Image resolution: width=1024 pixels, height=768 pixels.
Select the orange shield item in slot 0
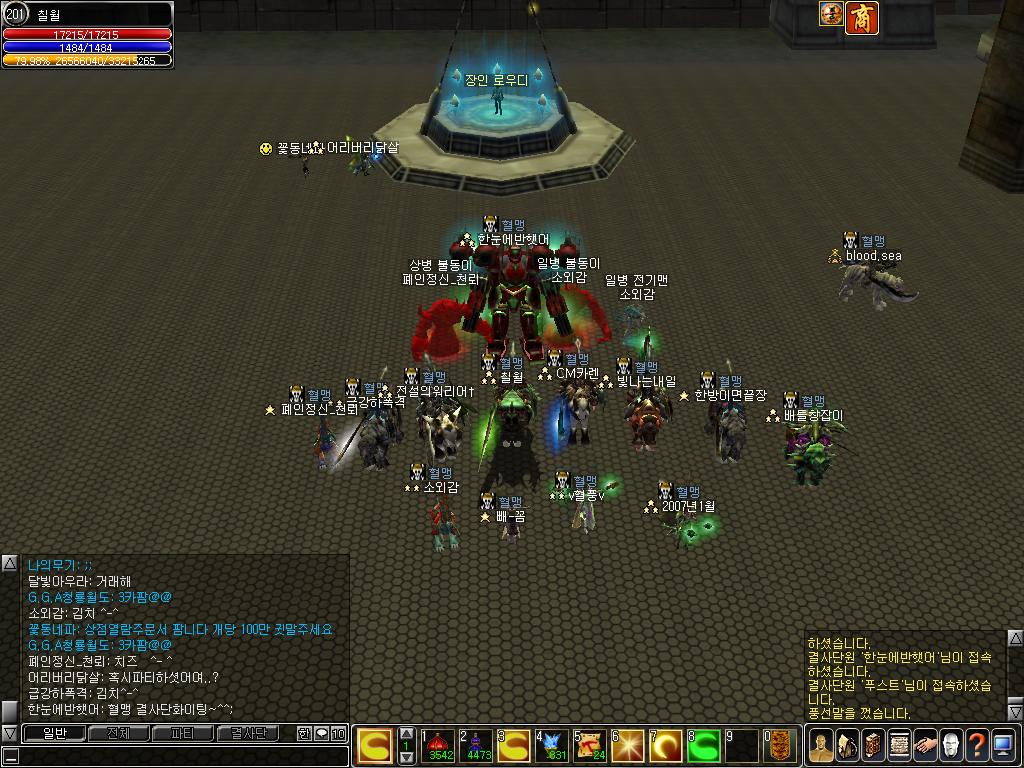(x=780, y=746)
